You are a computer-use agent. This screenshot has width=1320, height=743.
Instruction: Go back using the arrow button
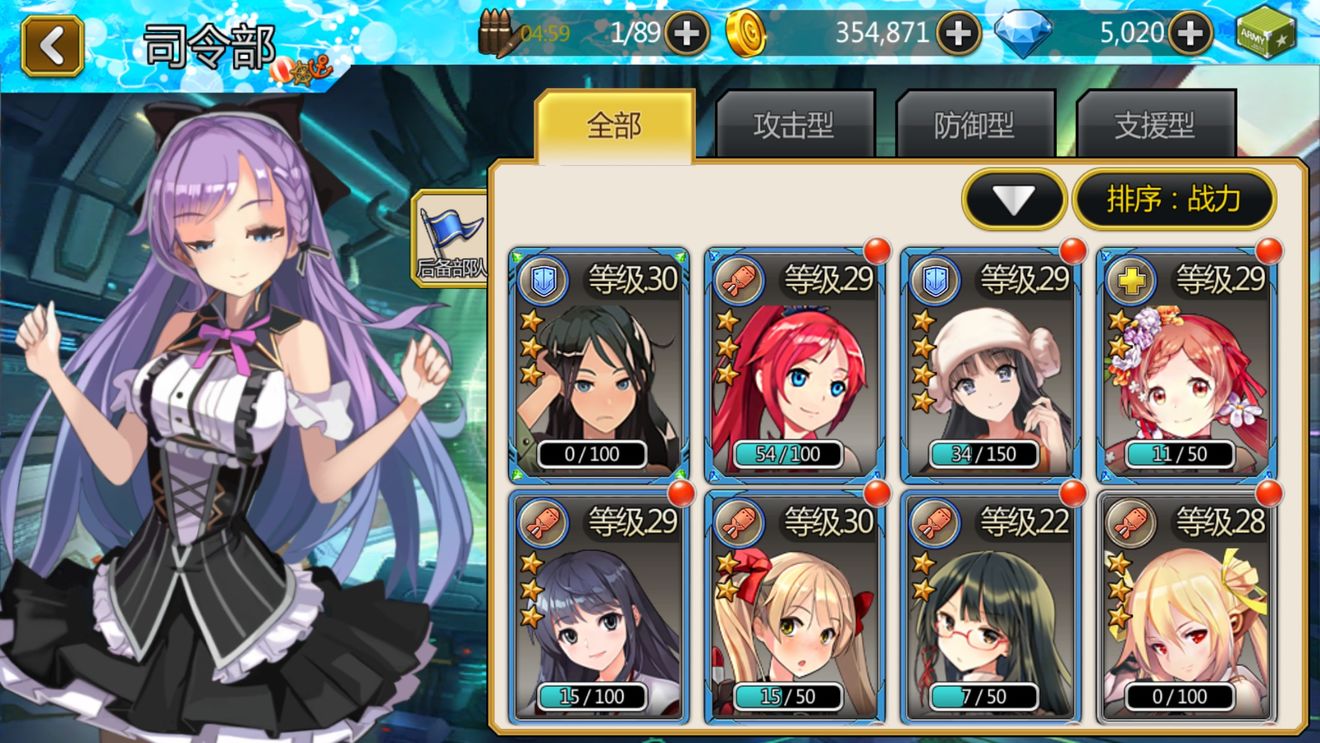point(53,45)
